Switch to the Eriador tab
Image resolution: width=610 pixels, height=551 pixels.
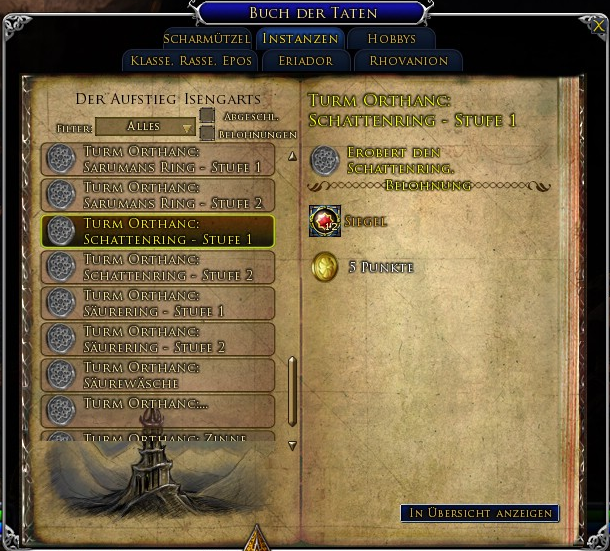(x=306, y=61)
